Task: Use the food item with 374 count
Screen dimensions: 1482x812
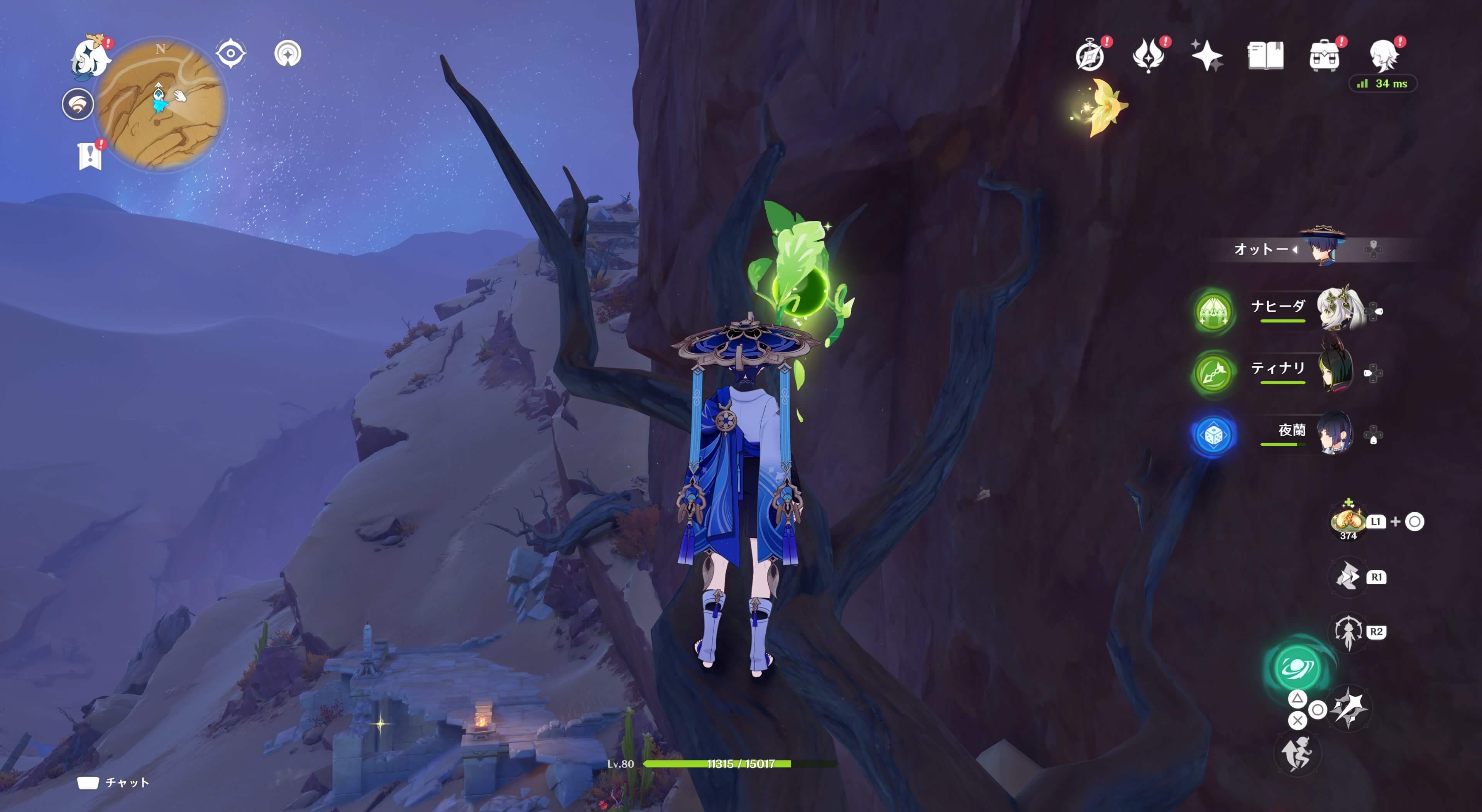Action: click(x=1347, y=521)
